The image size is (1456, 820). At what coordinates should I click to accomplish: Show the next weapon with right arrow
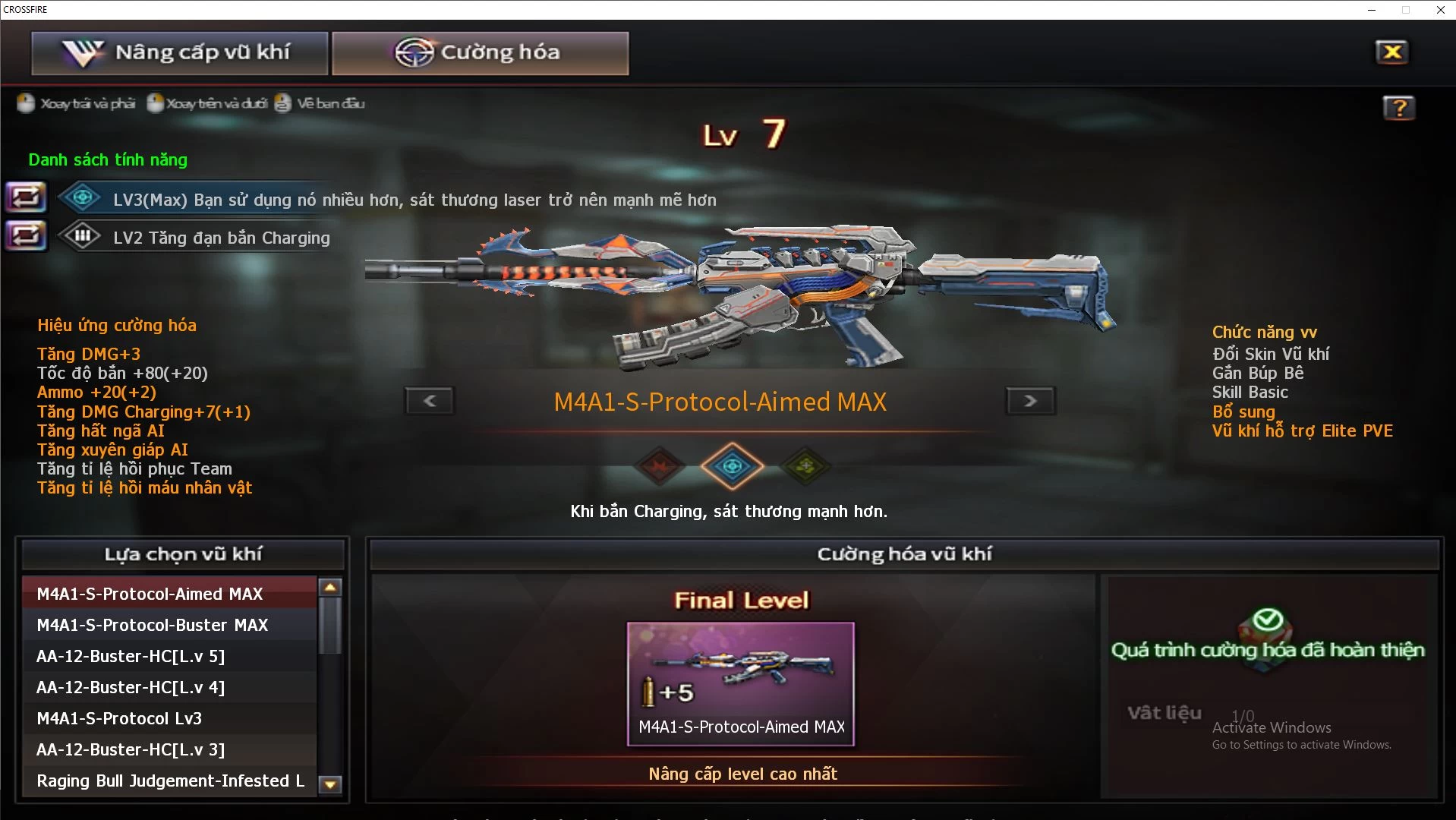(1030, 401)
